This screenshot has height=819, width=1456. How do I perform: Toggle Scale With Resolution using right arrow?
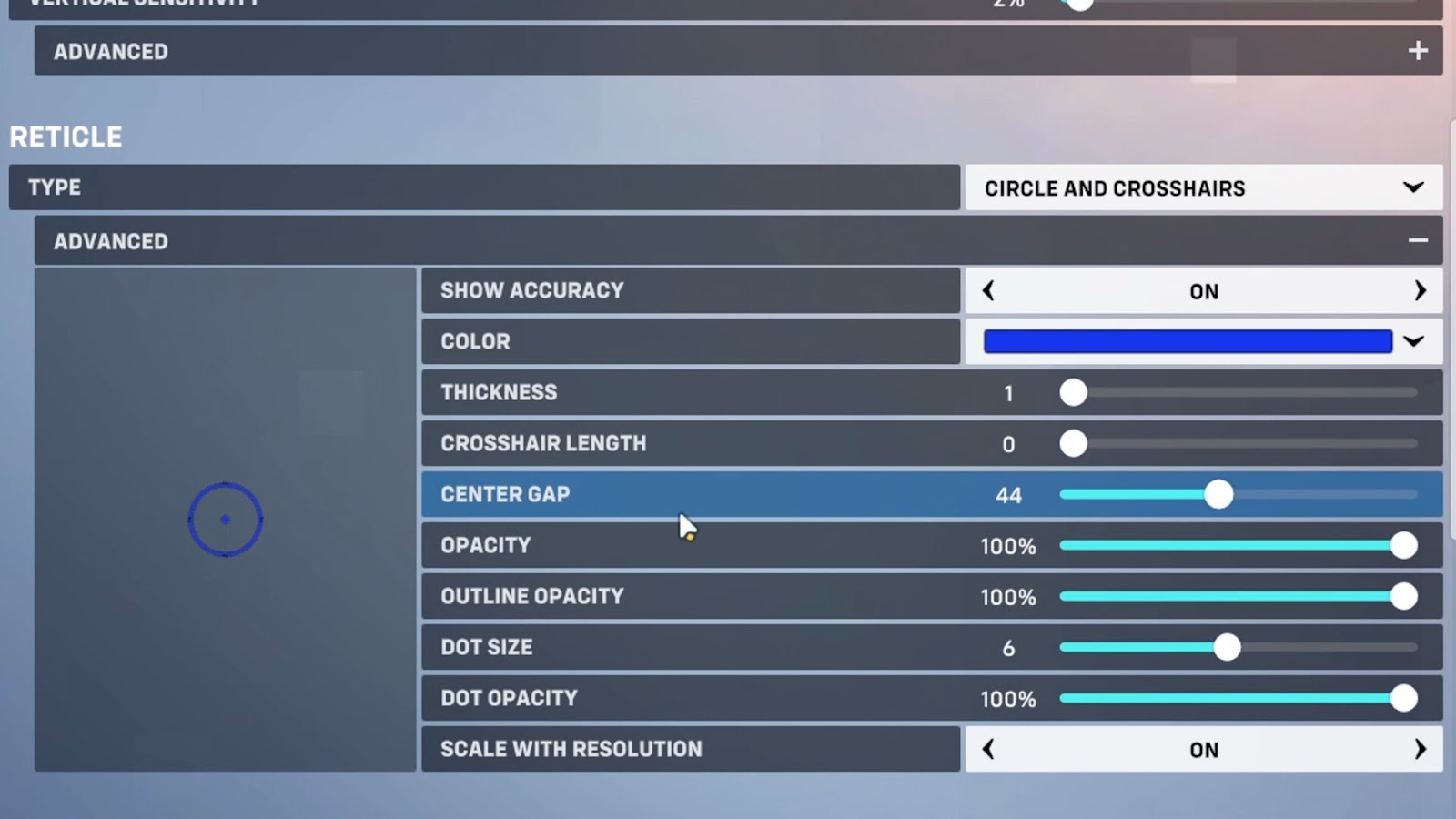(1420, 749)
